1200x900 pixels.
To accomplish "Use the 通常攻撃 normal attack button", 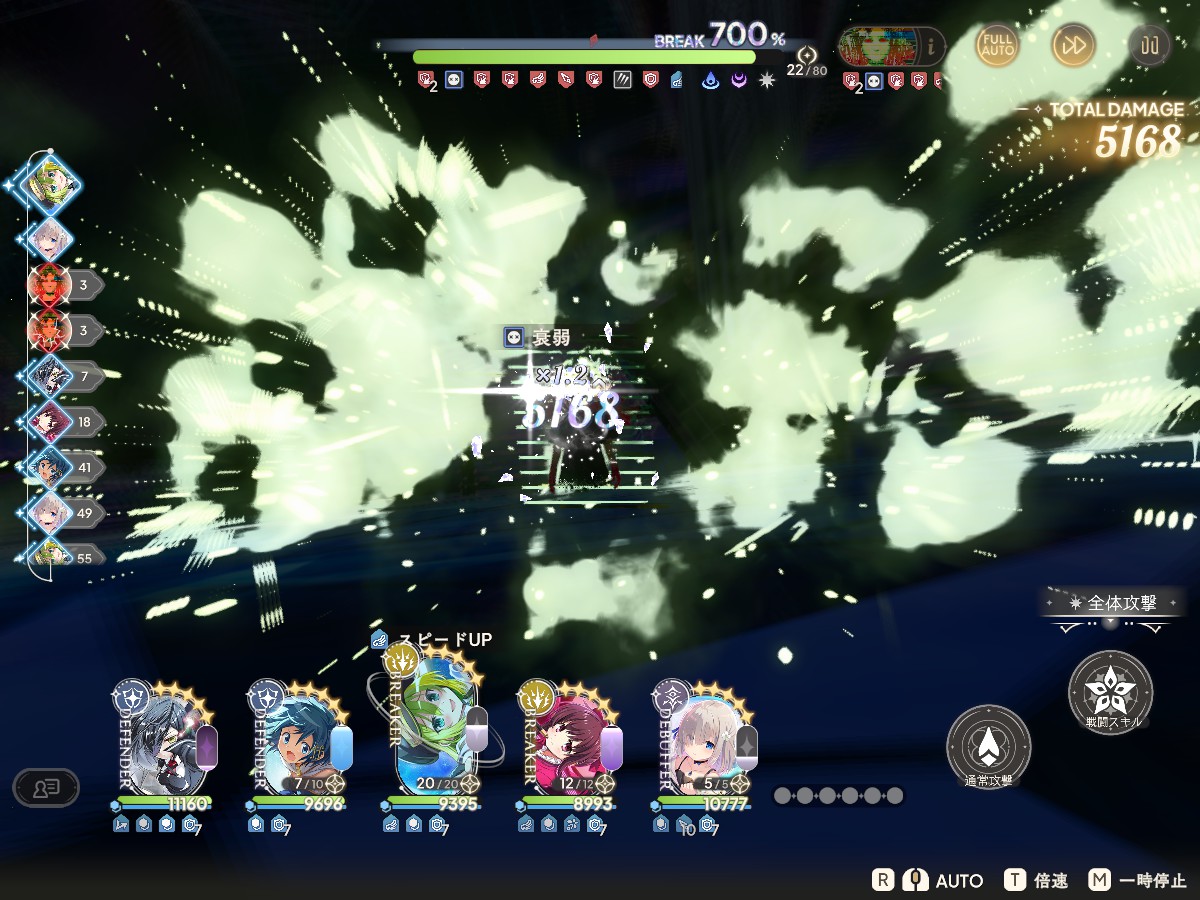I will [x=988, y=747].
